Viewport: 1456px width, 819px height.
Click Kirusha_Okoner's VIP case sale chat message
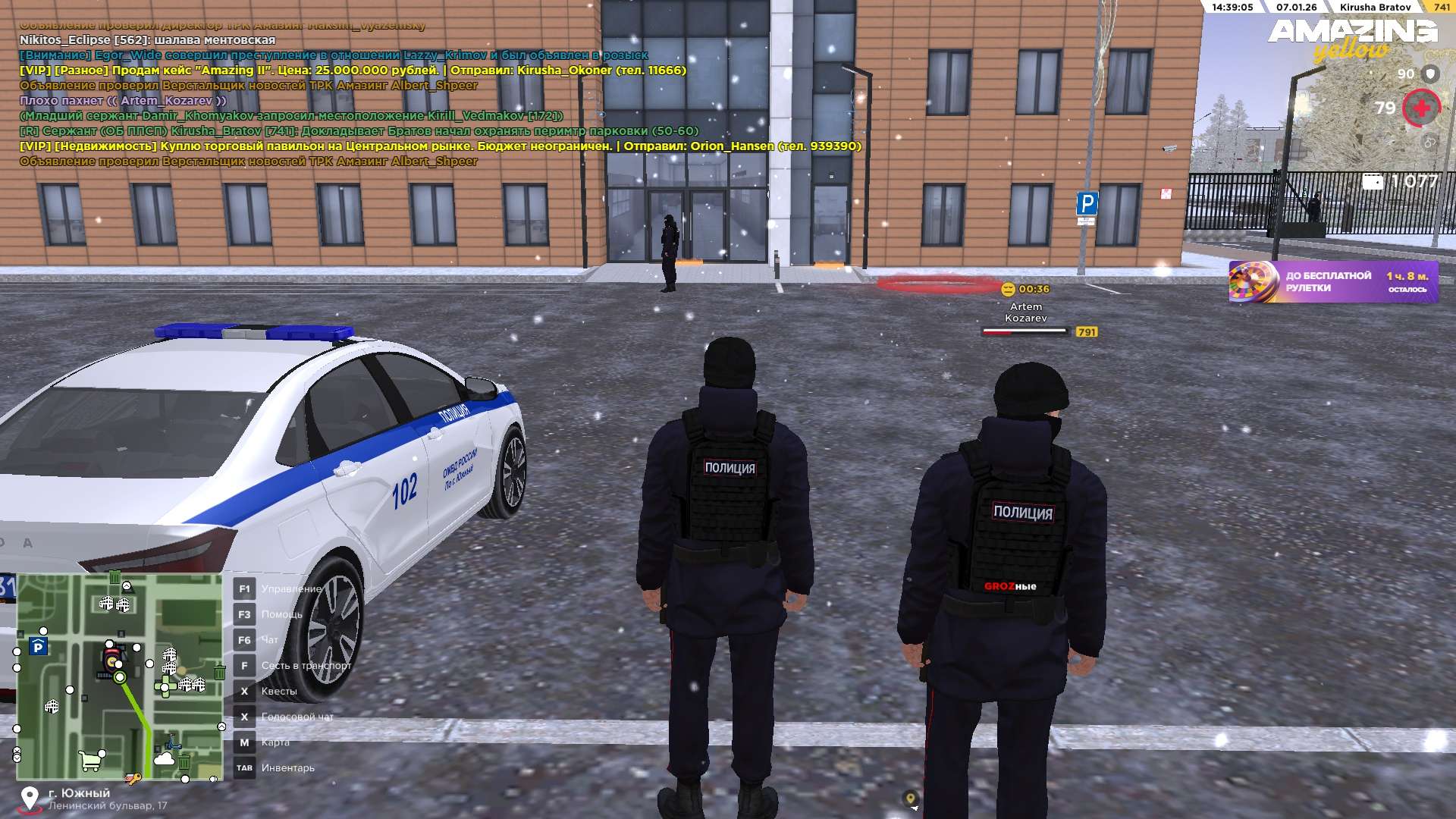click(x=353, y=71)
